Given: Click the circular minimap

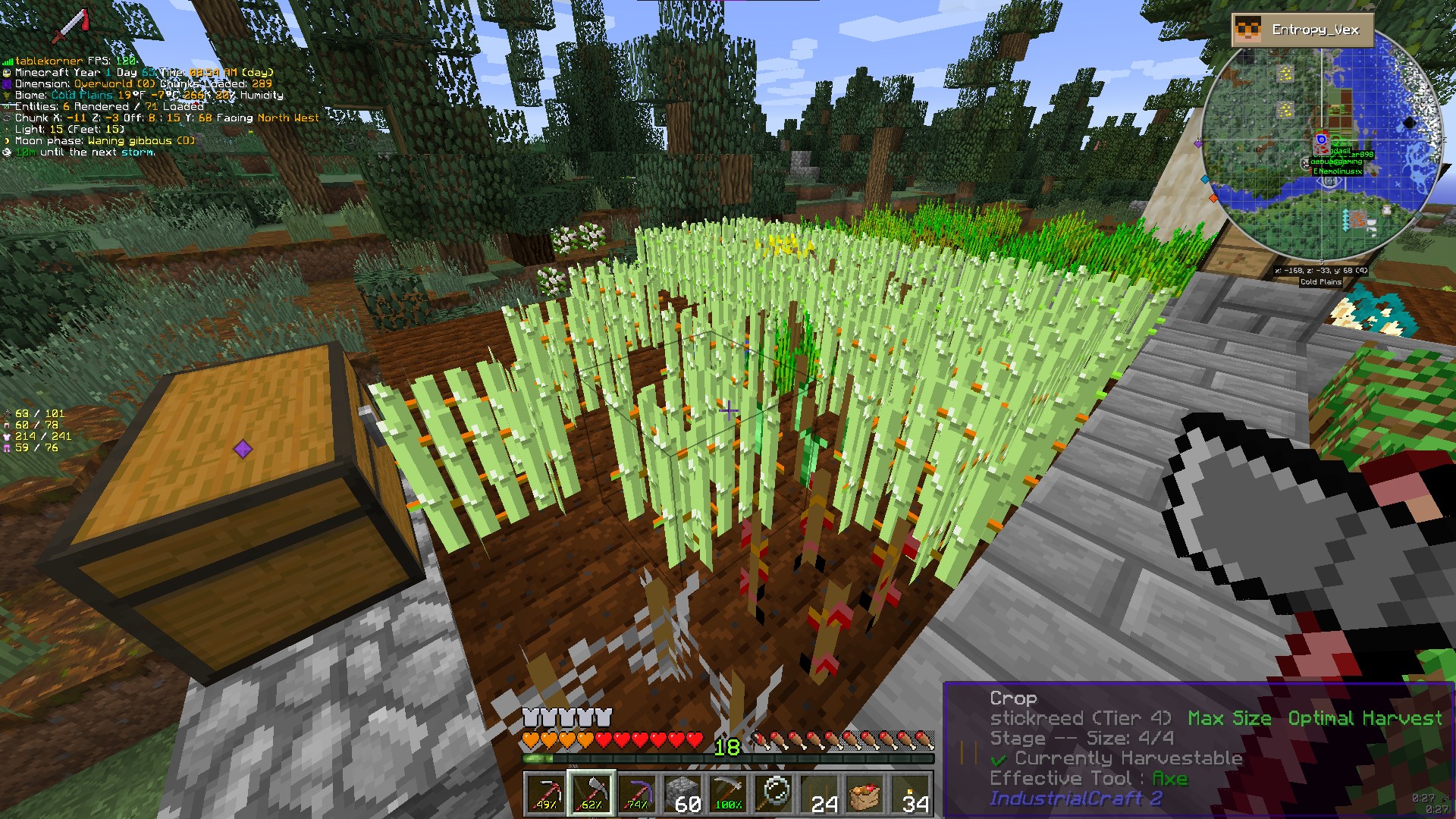Looking at the screenshot, I should pyautogui.click(x=1321, y=148).
